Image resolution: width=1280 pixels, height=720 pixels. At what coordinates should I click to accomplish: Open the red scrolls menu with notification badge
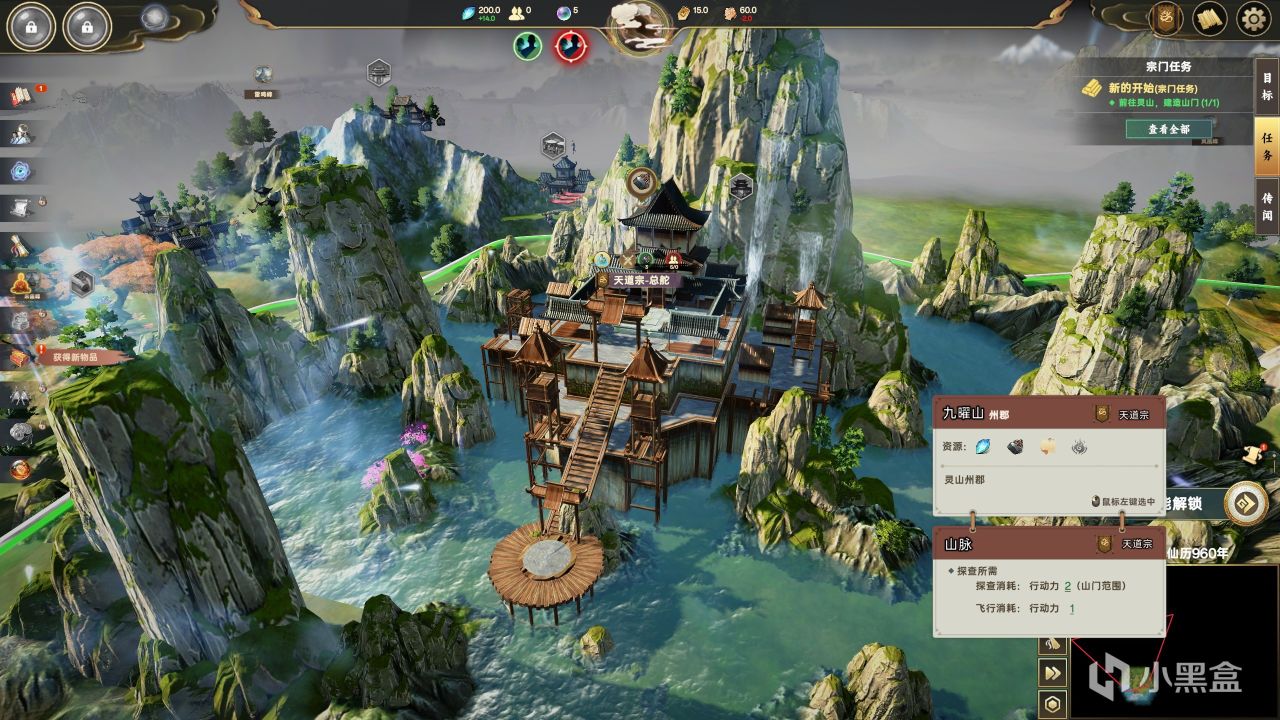pyautogui.click(x=22, y=96)
